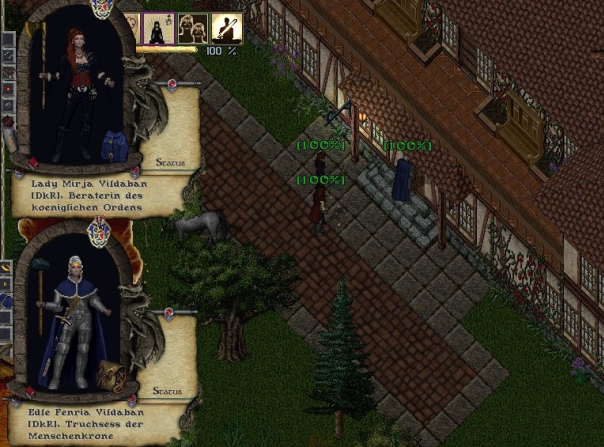Click the raised sword figure icon

click(x=226, y=28)
